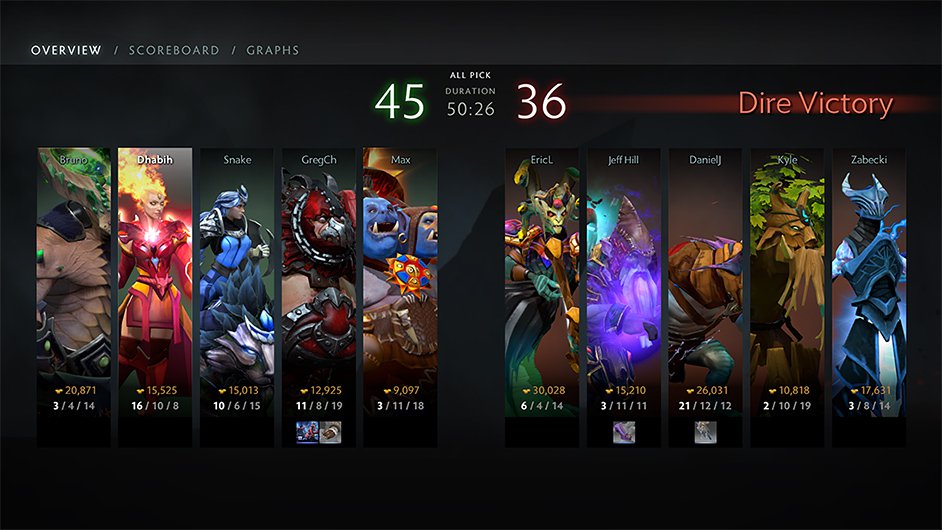Show the Graphs tab

(272, 50)
